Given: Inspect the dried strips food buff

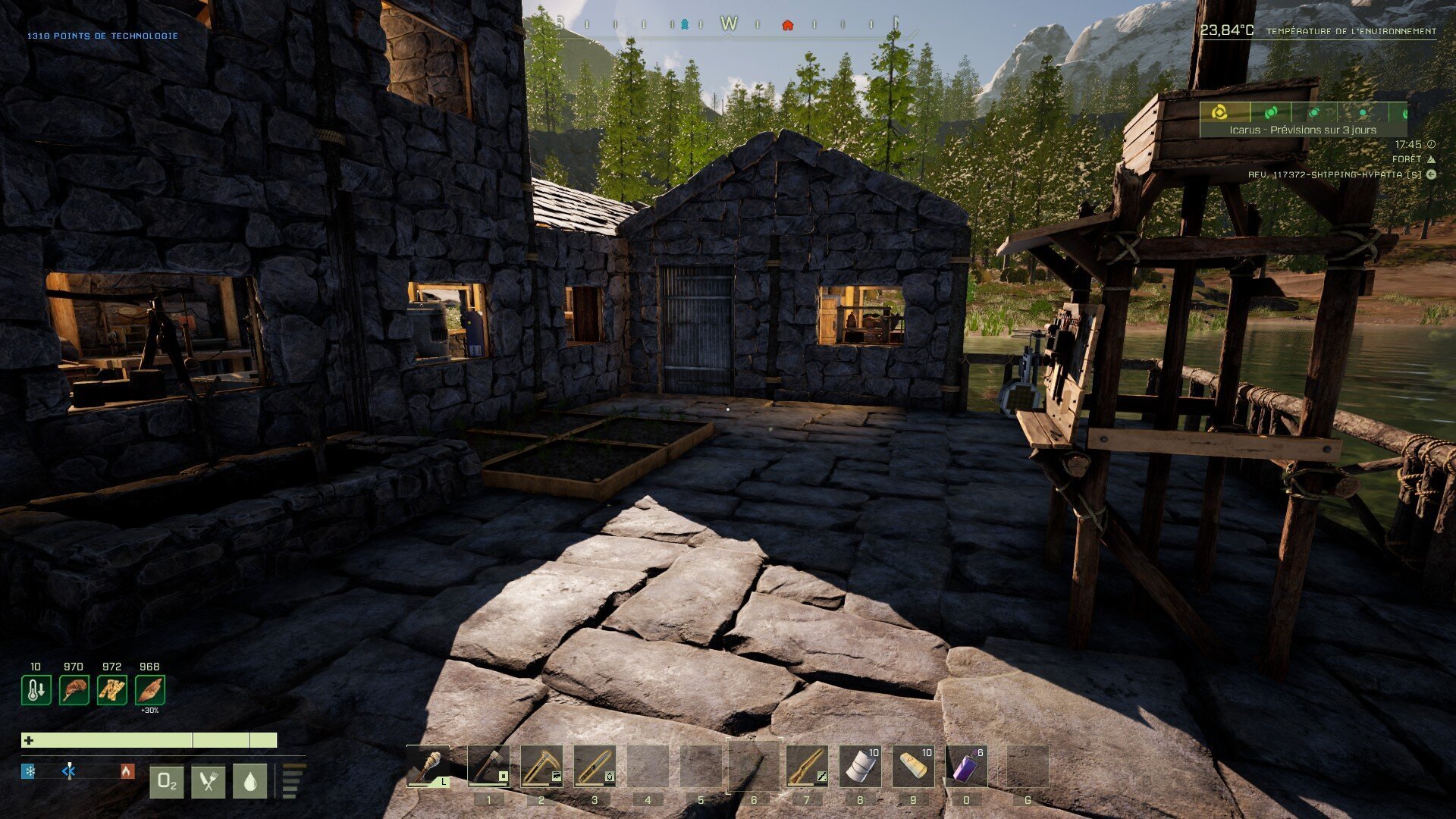Looking at the screenshot, I should [111, 690].
